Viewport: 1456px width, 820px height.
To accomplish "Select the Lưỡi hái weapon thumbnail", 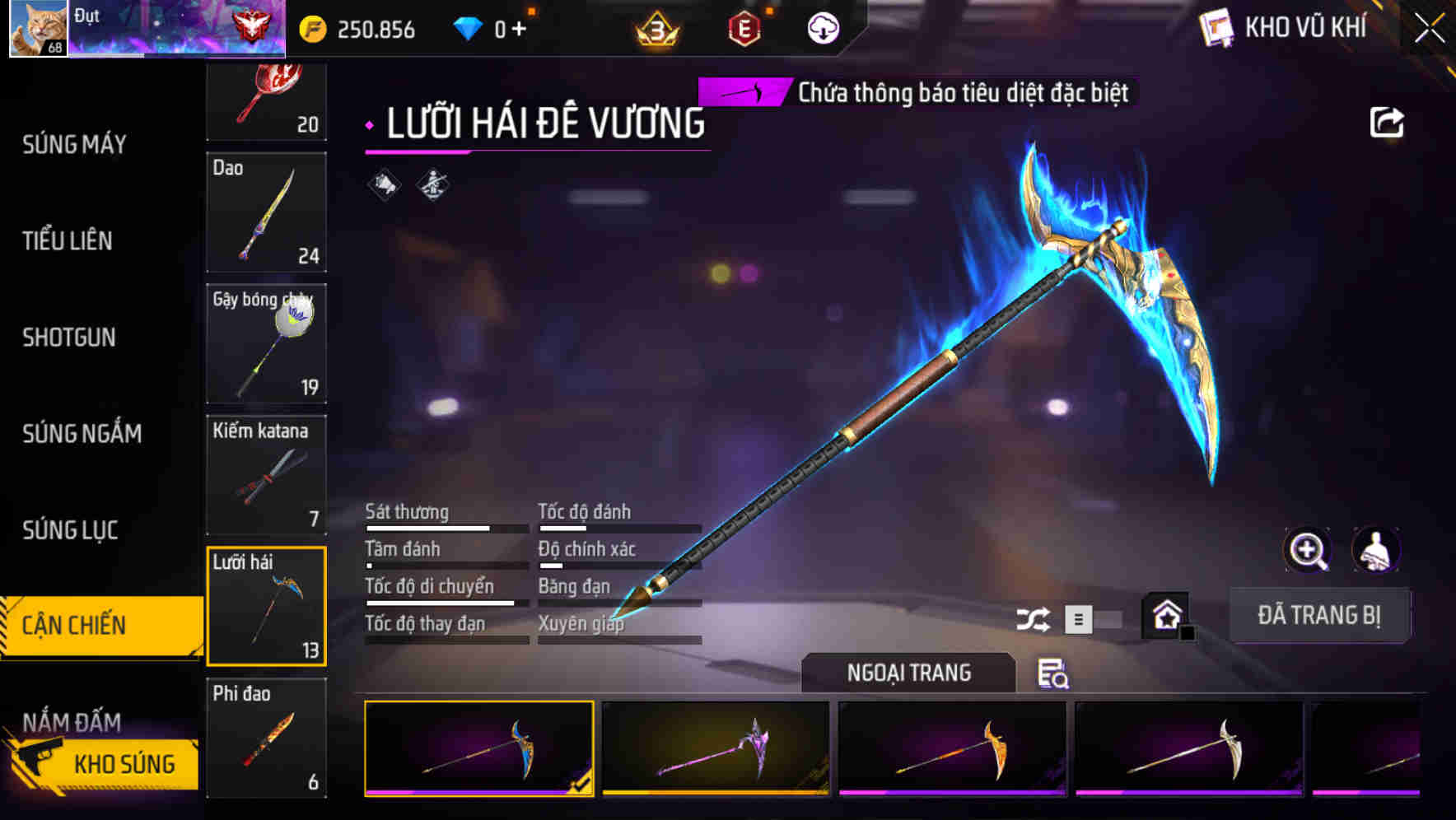I will tap(267, 607).
